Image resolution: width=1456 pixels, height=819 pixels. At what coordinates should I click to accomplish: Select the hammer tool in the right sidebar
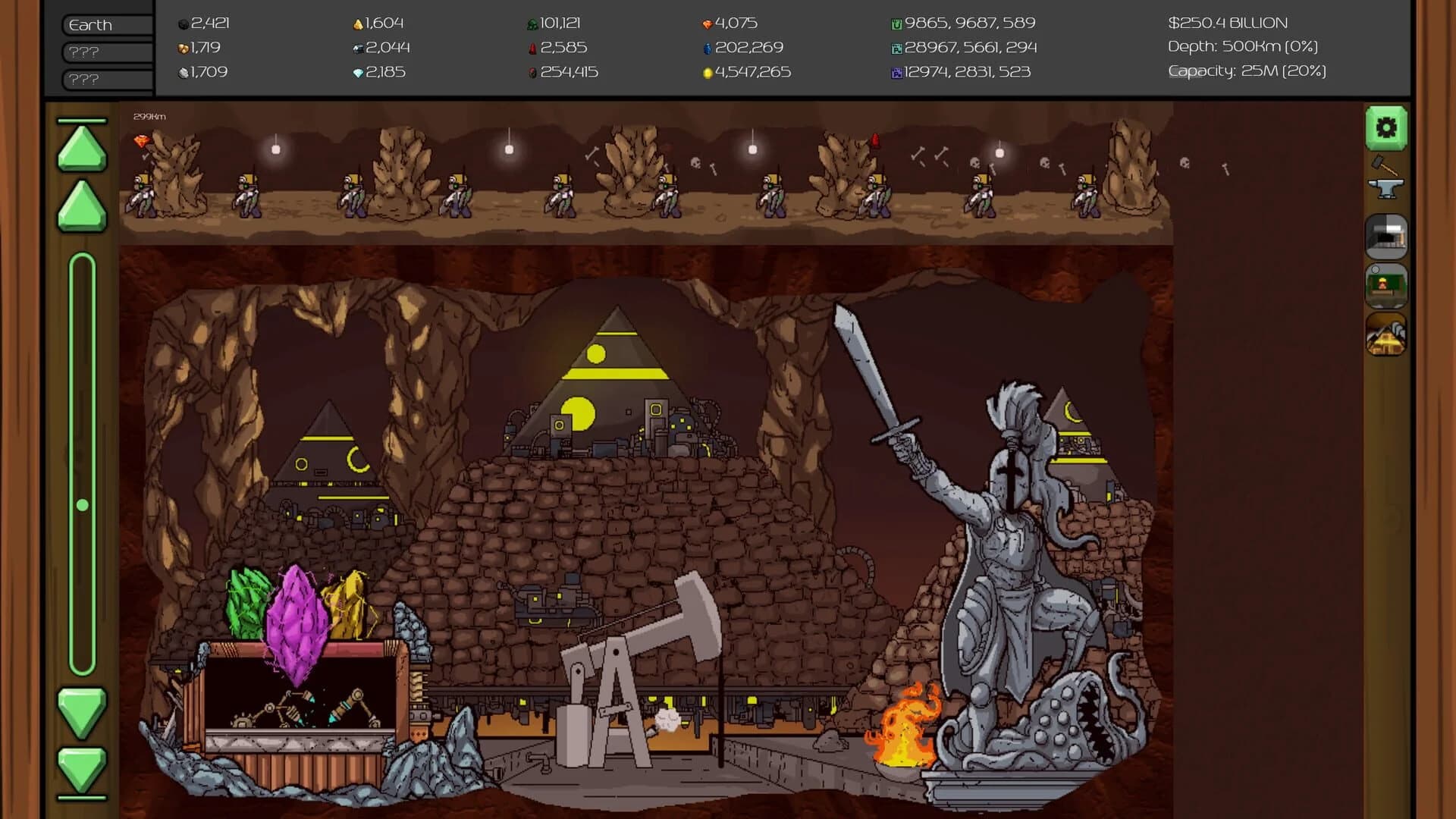[x=1386, y=165]
